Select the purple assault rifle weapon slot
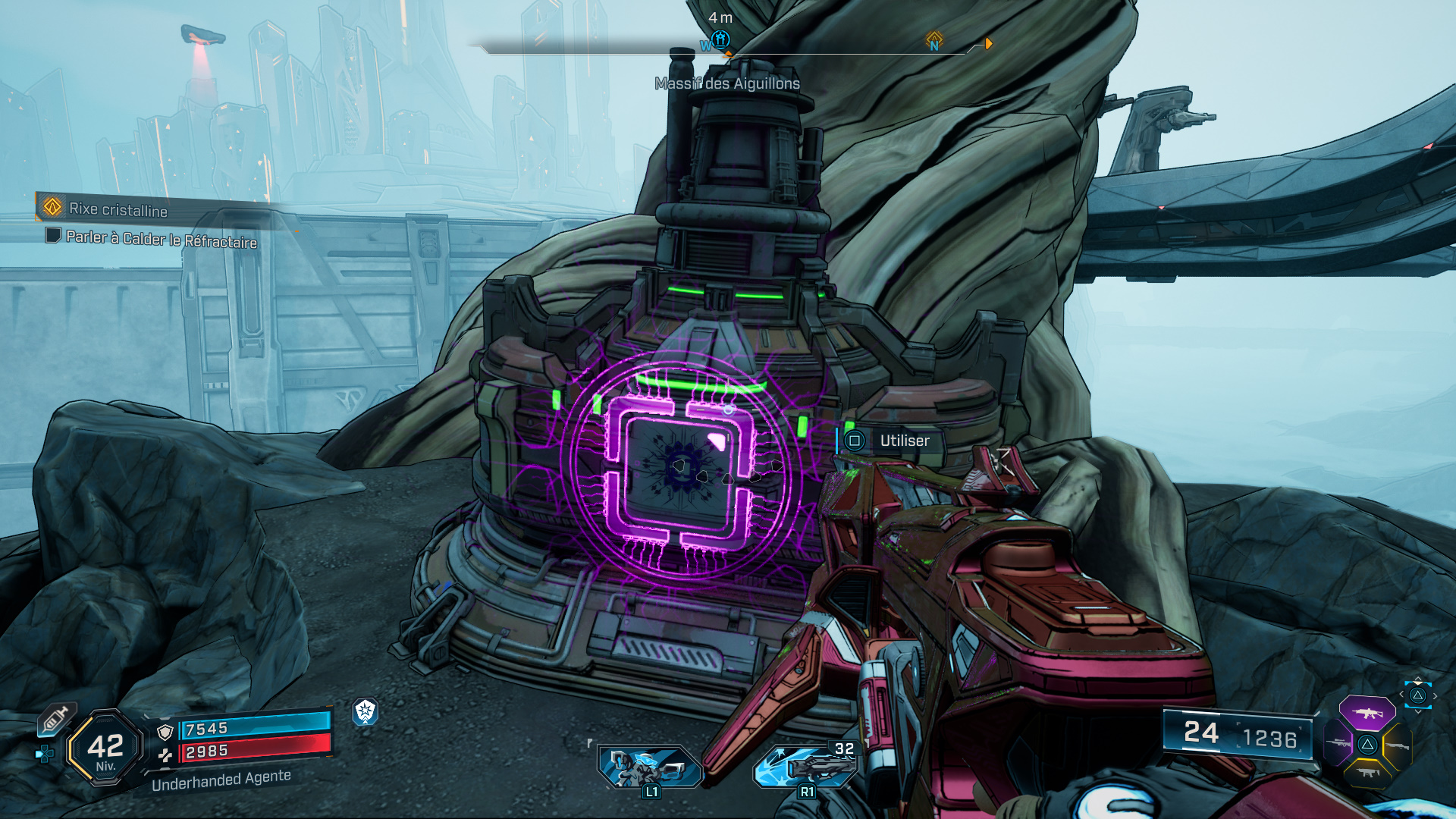This screenshot has height=819, width=1456. tap(1367, 713)
